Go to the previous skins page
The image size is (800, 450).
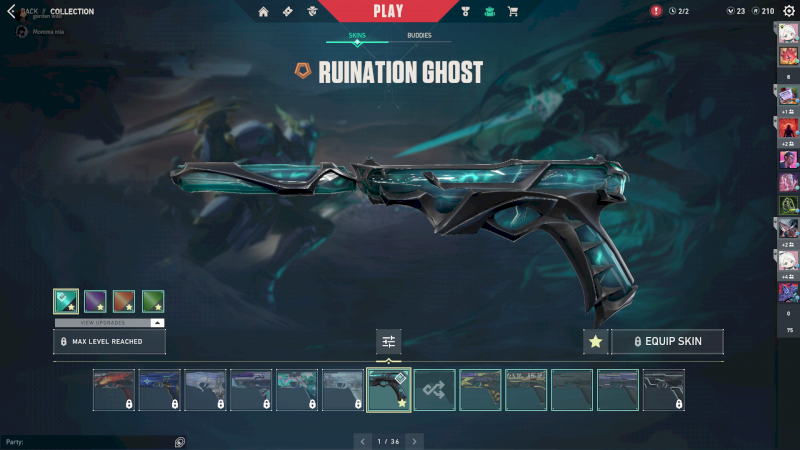[x=362, y=440]
